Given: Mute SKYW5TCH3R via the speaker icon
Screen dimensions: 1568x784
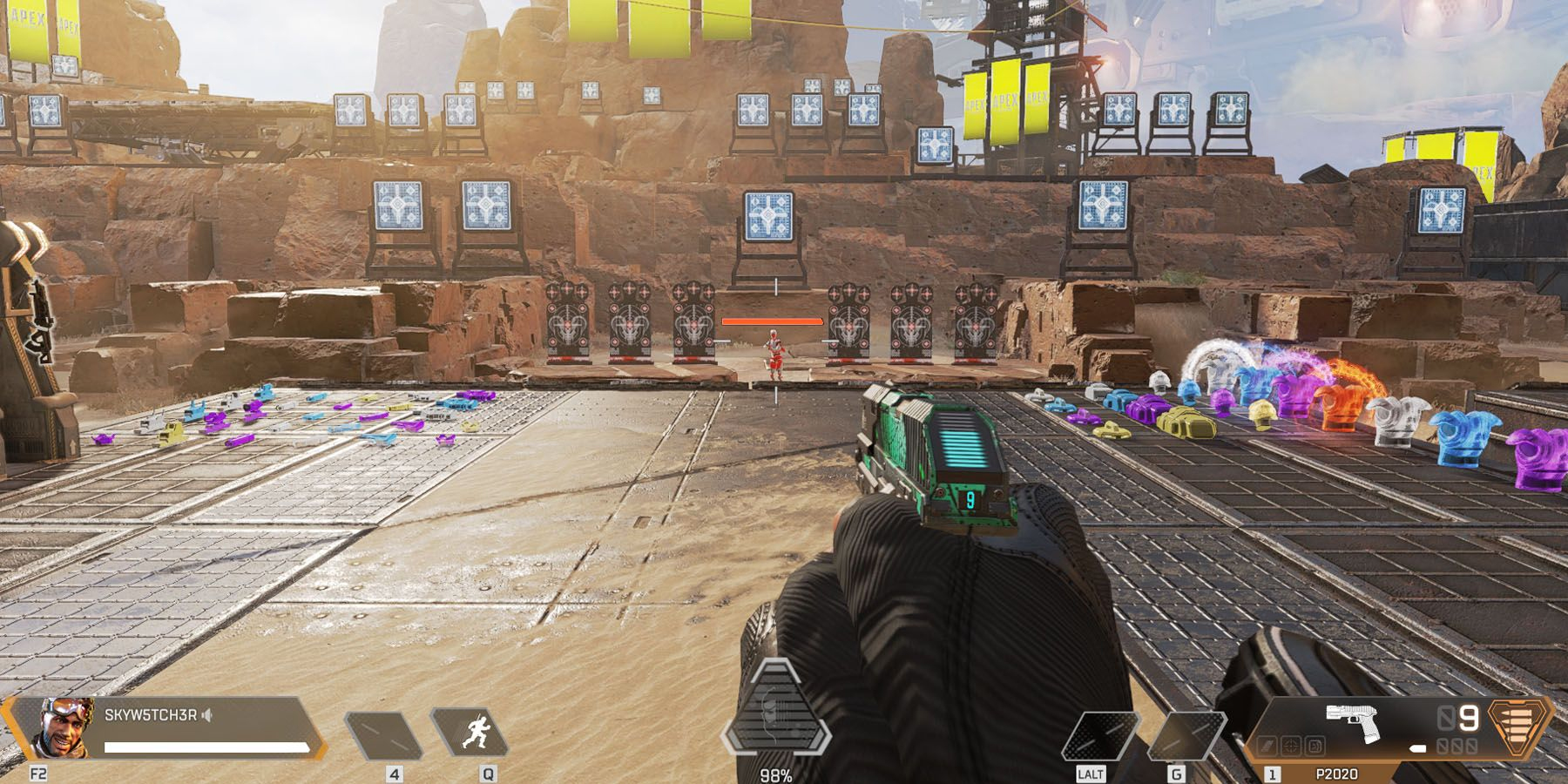Looking at the screenshot, I should tap(206, 715).
